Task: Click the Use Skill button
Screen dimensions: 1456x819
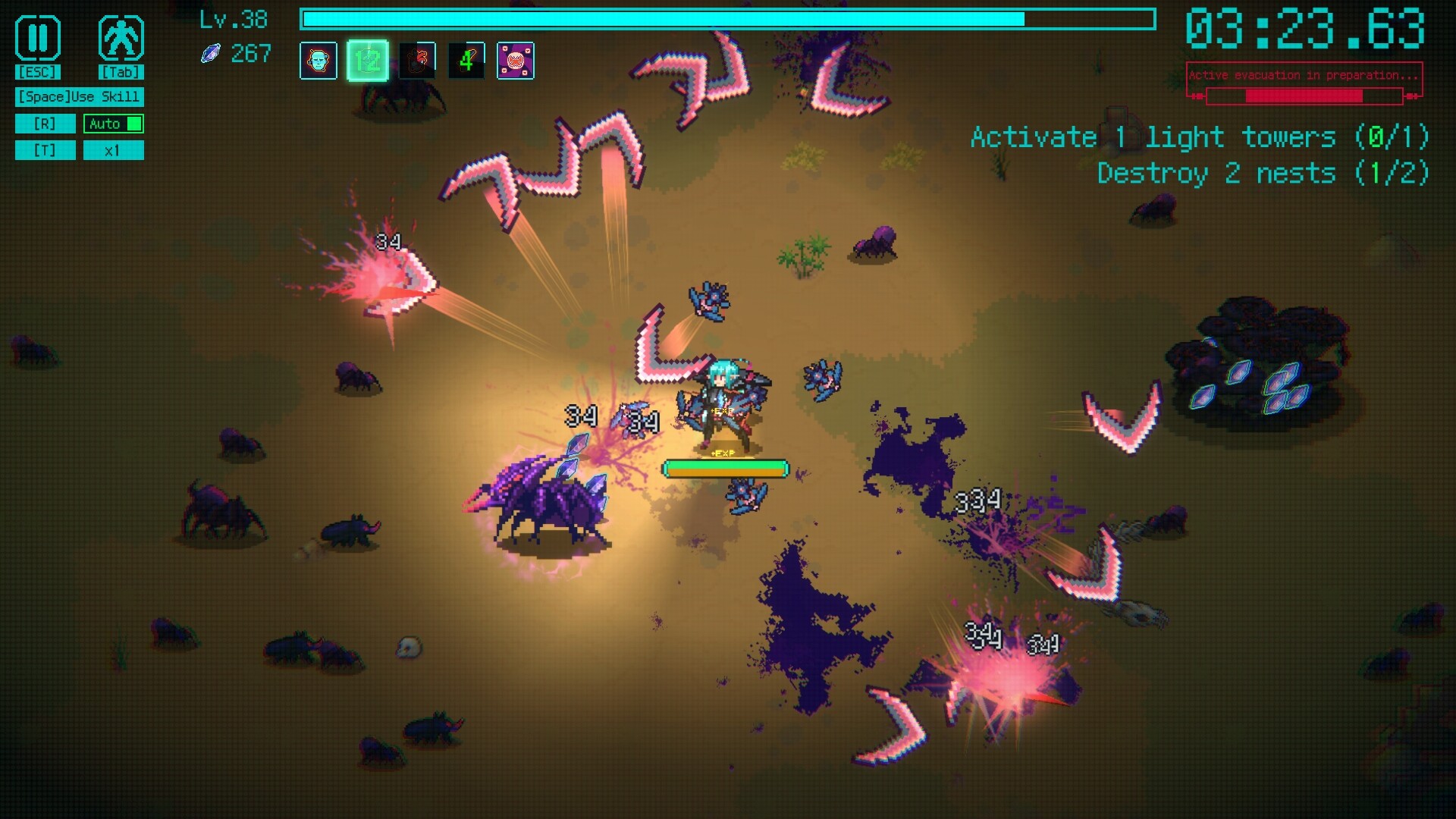Action: pyautogui.click(x=79, y=96)
